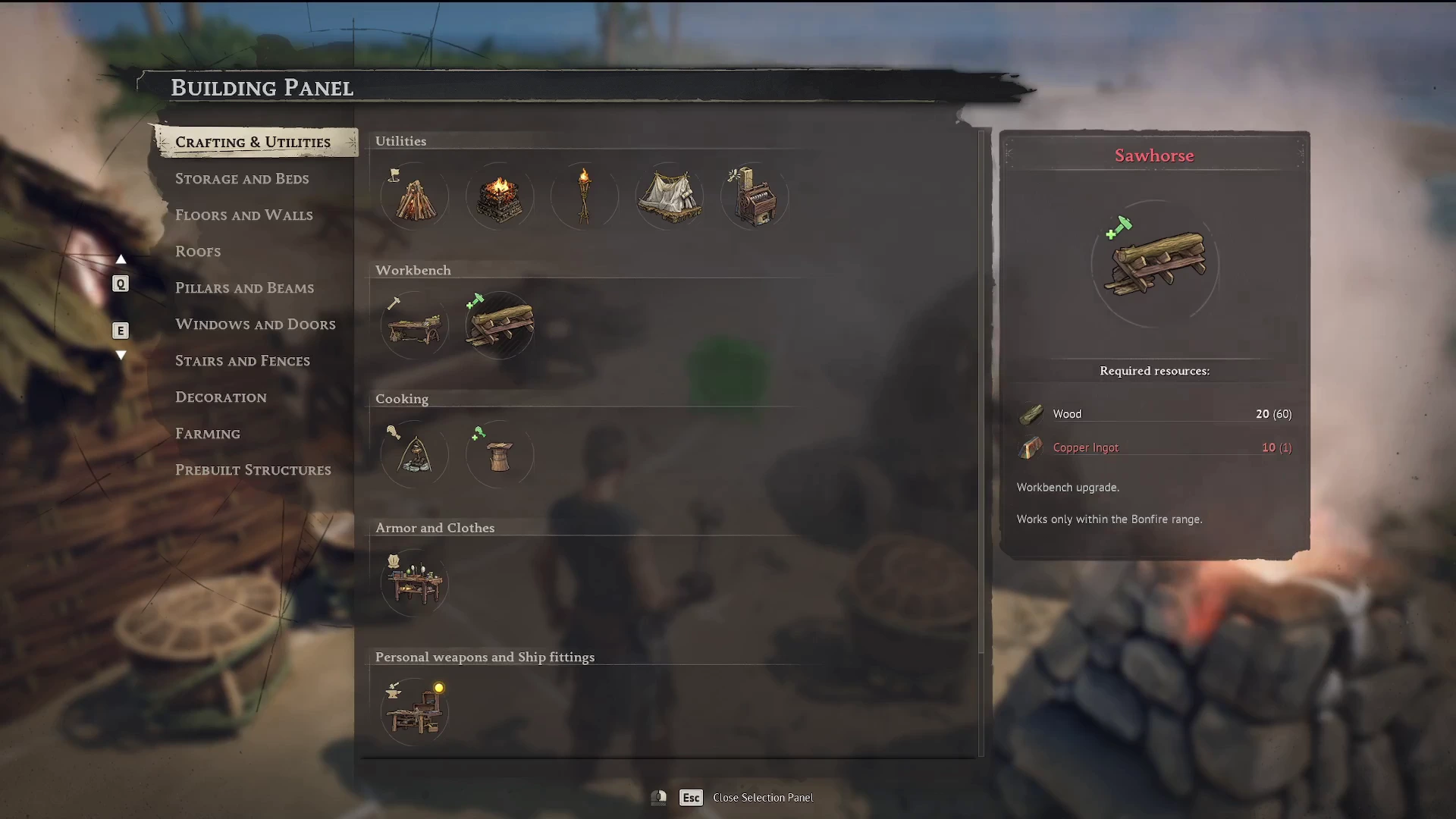Select Stairs and Fences category

pos(242,361)
